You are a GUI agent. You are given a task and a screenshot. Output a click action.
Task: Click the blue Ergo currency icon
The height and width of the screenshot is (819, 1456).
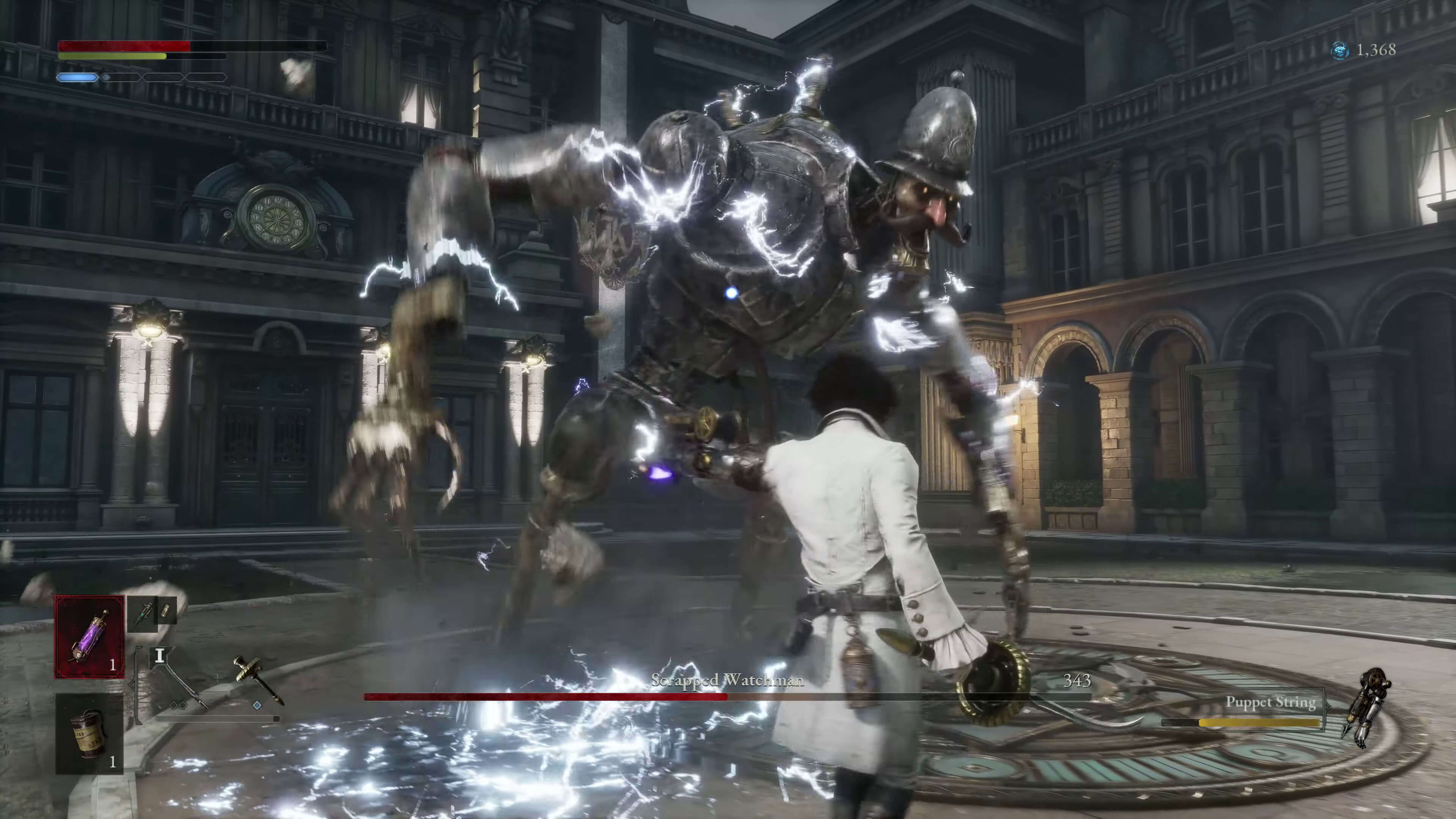click(1340, 51)
